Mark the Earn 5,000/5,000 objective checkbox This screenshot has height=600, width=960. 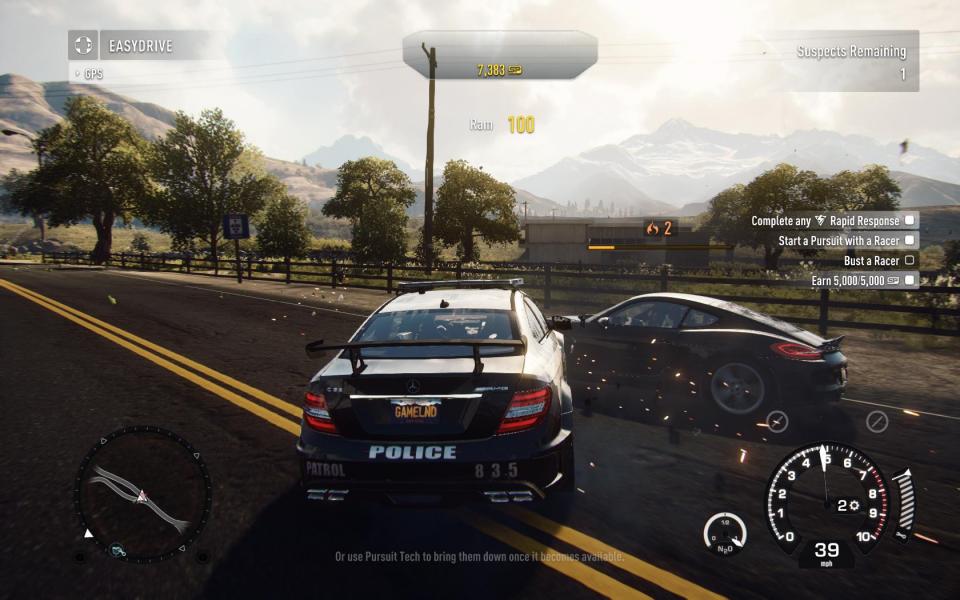point(909,281)
